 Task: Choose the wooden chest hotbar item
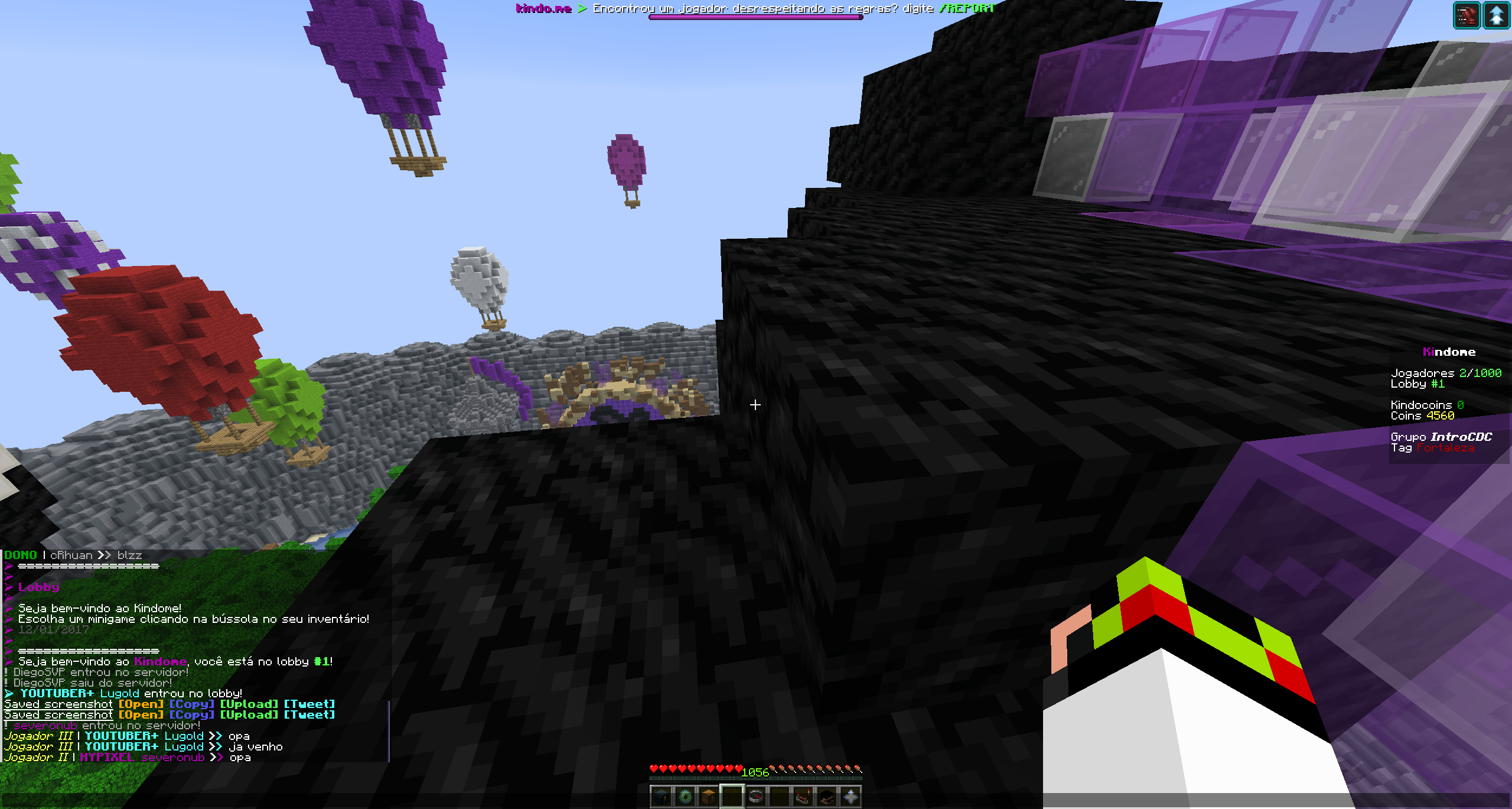pos(709,797)
